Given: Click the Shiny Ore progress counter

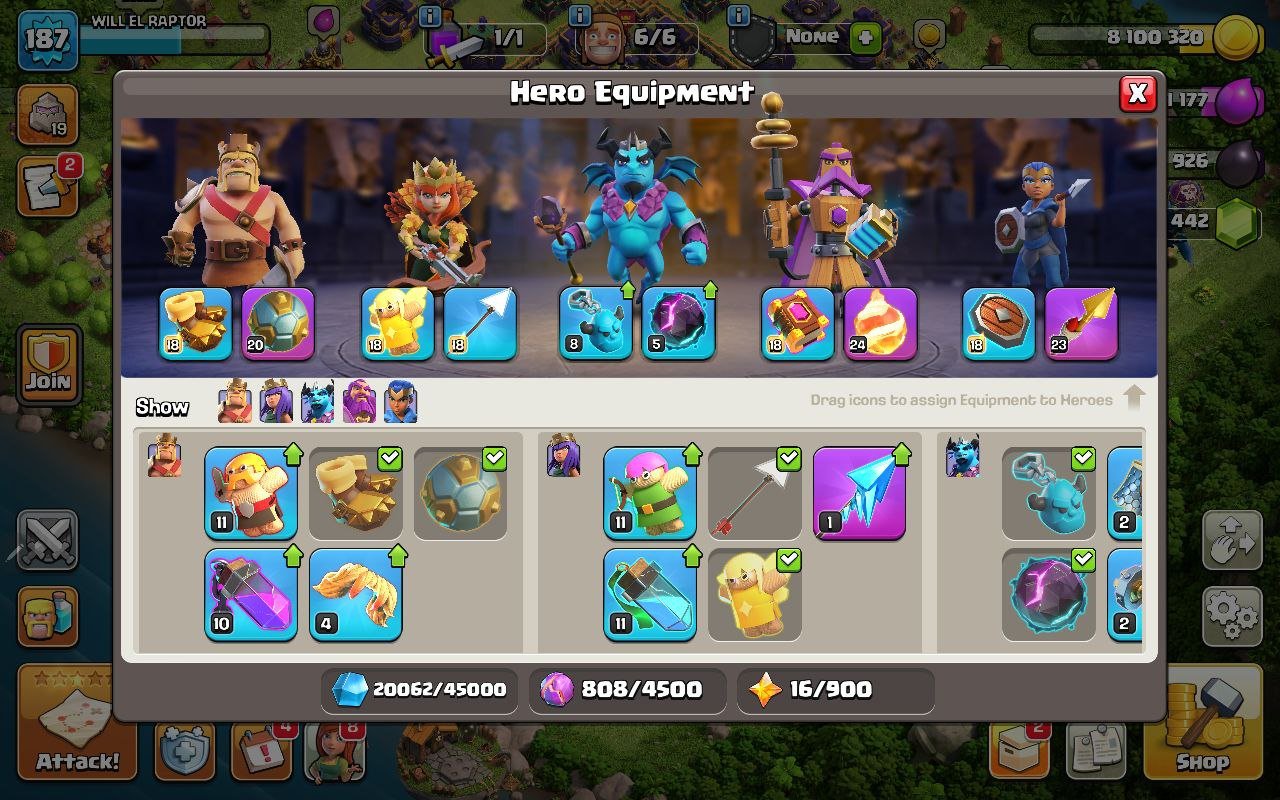Looking at the screenshot, I should click(420, 689).
